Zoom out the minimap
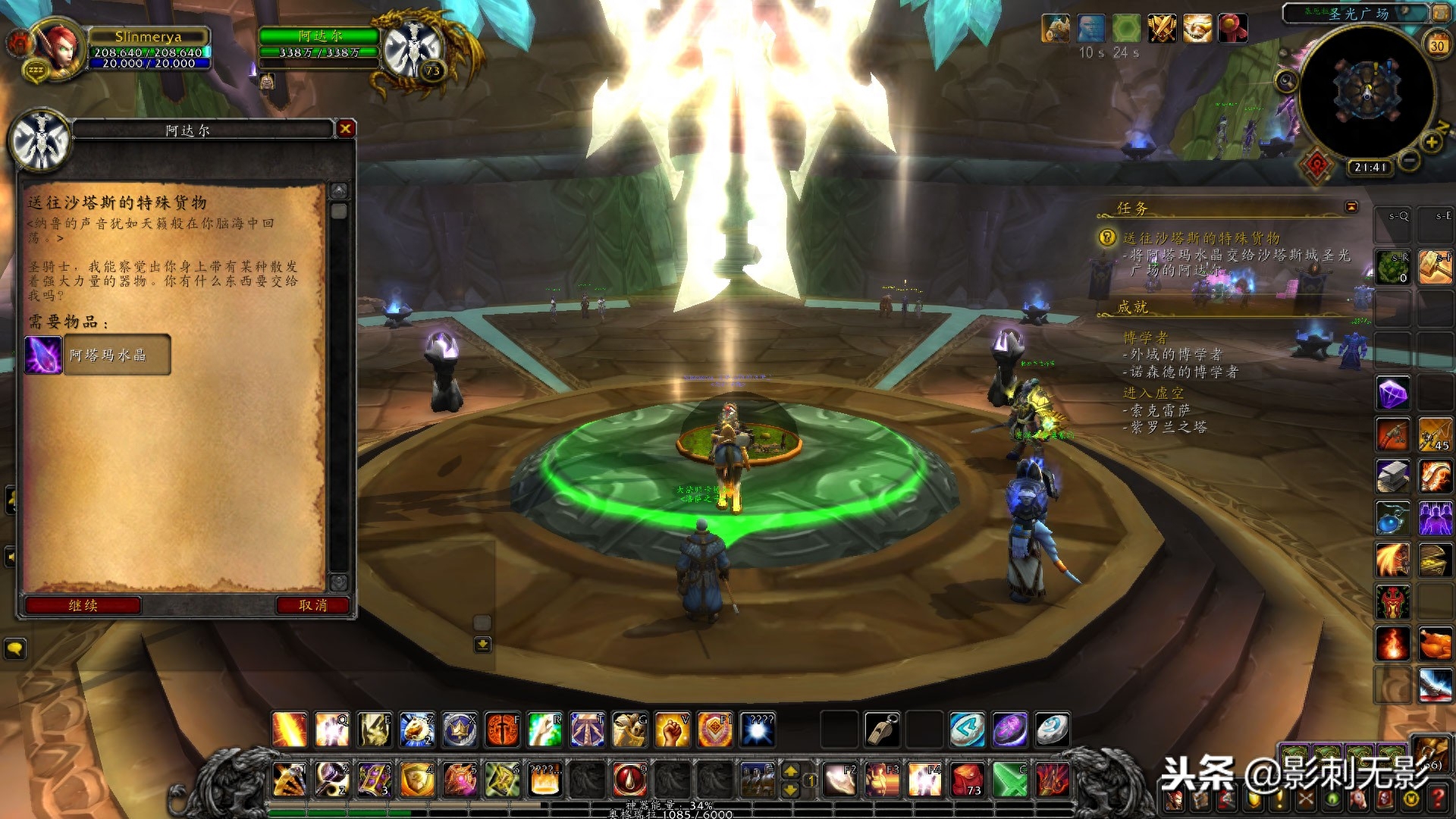Image resolution: width=1456 pixels, height=819 pixels. (1409, 161)
